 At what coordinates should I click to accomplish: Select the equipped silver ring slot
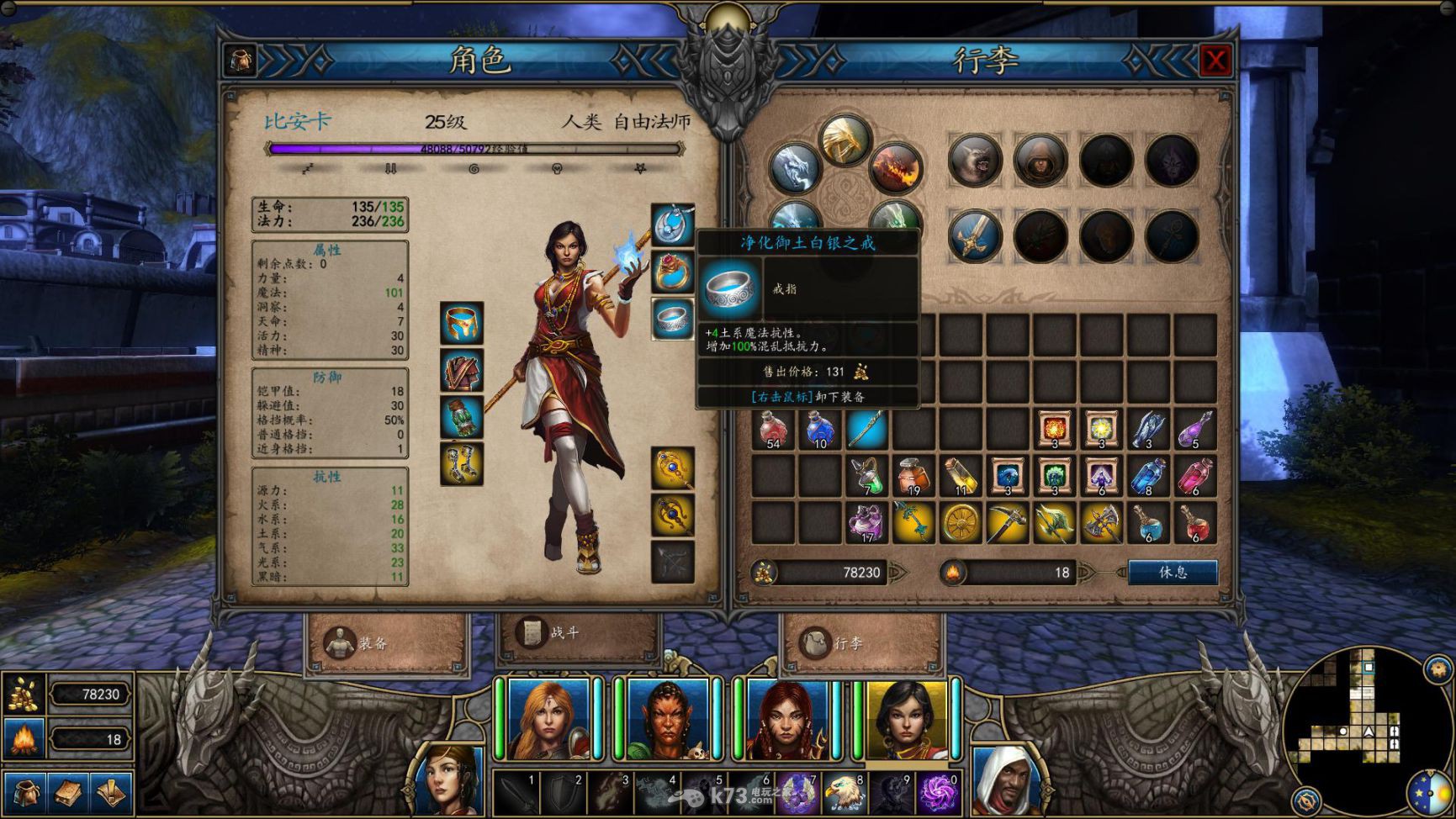(673, 320)
